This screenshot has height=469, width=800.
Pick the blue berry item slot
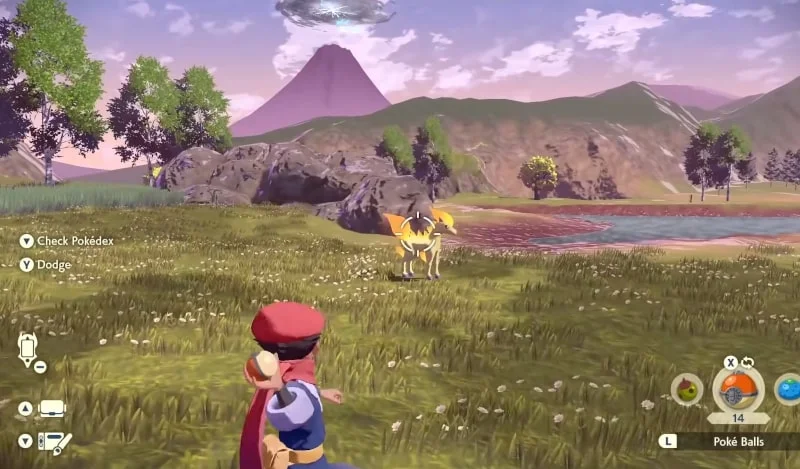(x=788, y=389)
